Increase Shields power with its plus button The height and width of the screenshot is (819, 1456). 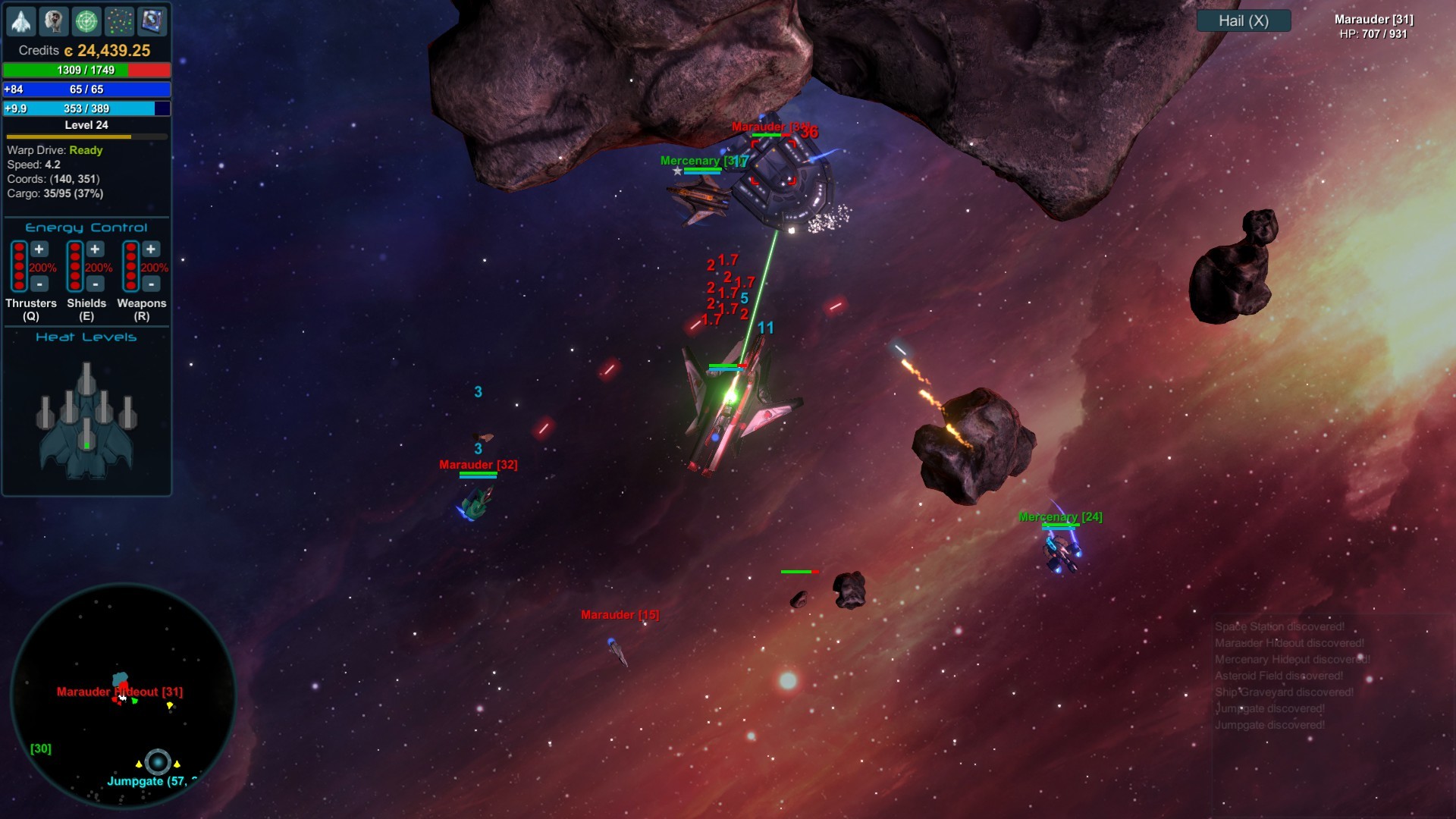click(x=94, y=249)
